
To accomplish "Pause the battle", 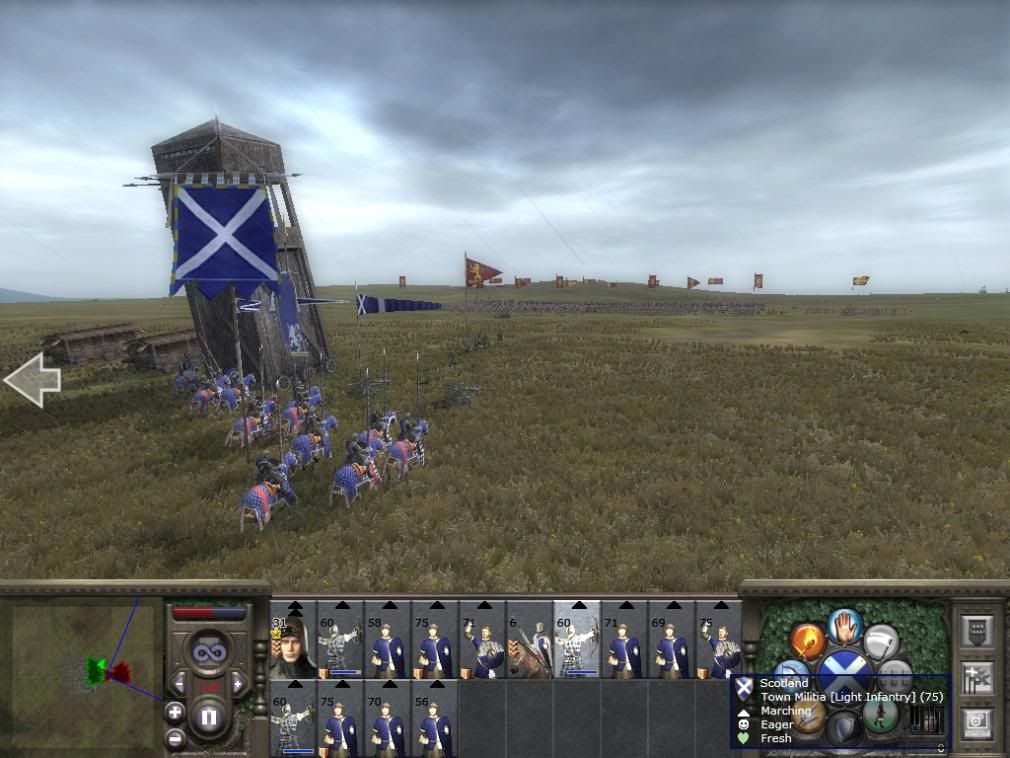I will (x=209, y=718).
